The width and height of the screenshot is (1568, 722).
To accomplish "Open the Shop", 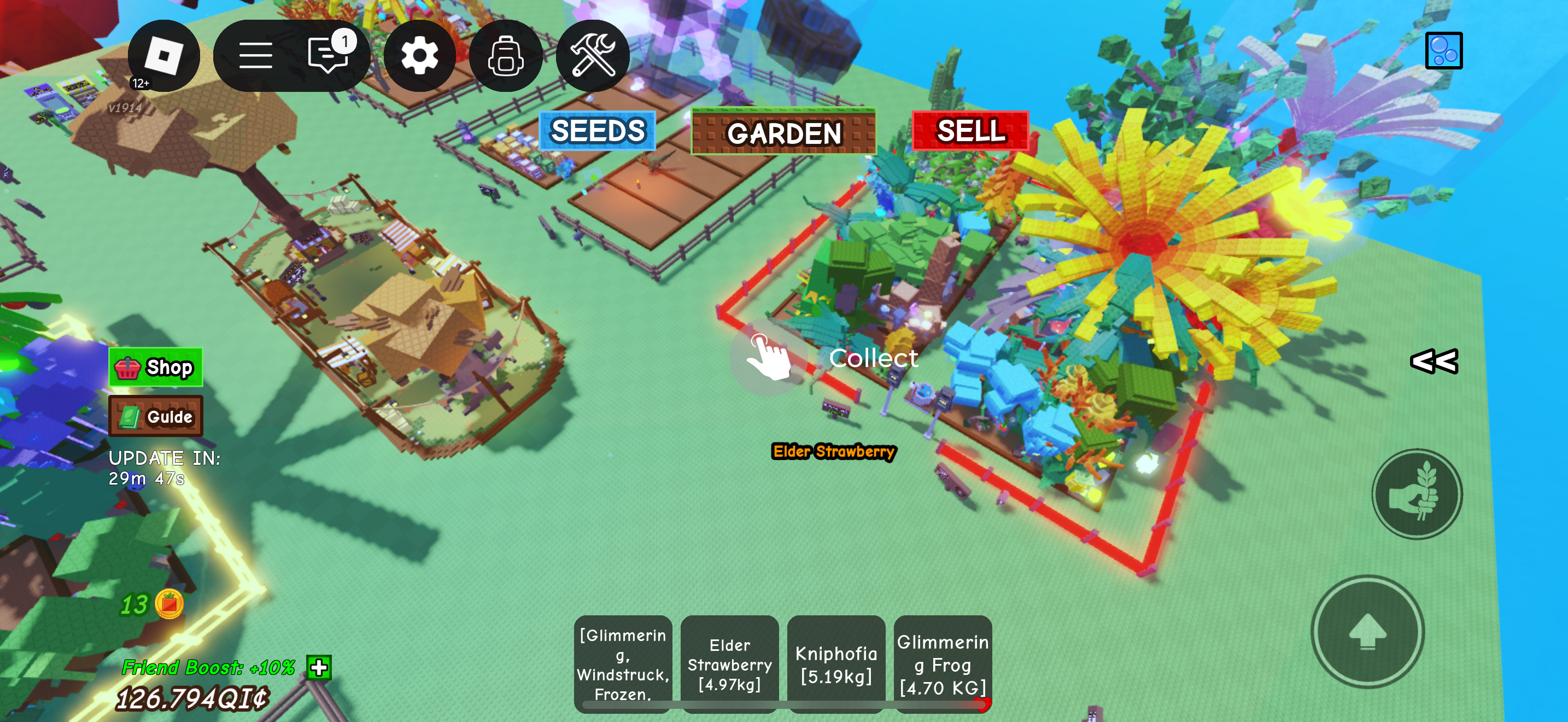I will tap(156, 367).
